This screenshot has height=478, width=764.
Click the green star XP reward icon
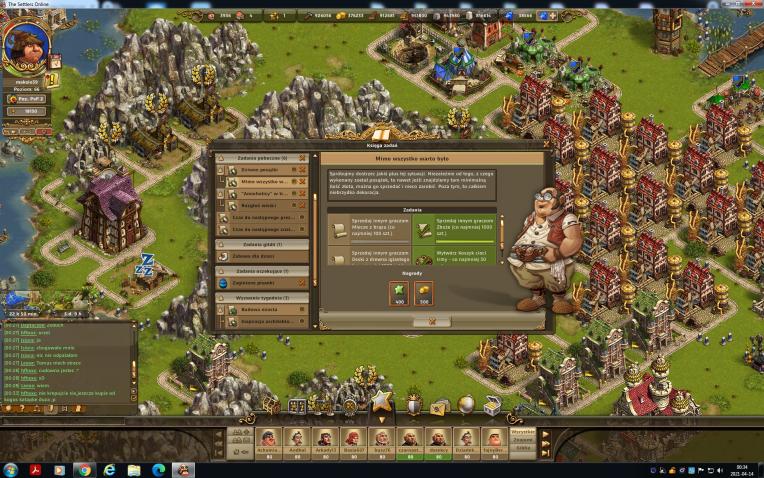click(x=400, y=292)
